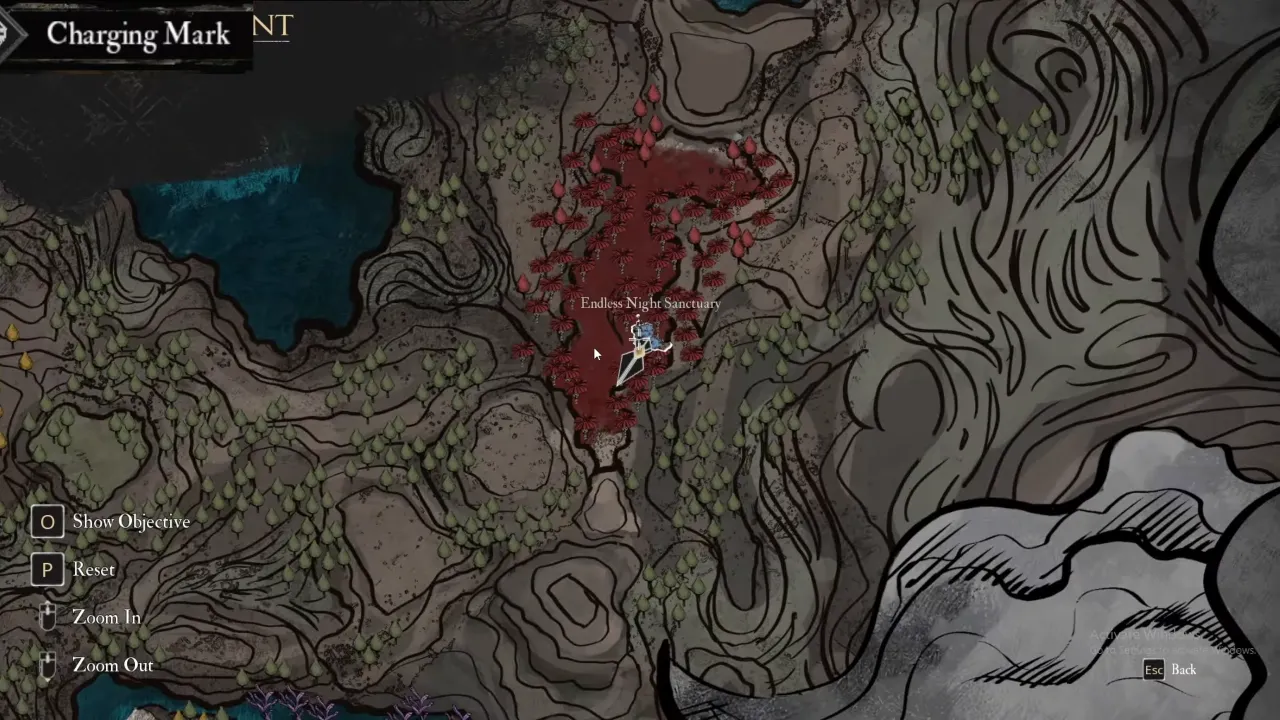Open the Charging Mark details panel
Image resolution: width=1280 pixels, height=720 pixels.
pos(138,35)
